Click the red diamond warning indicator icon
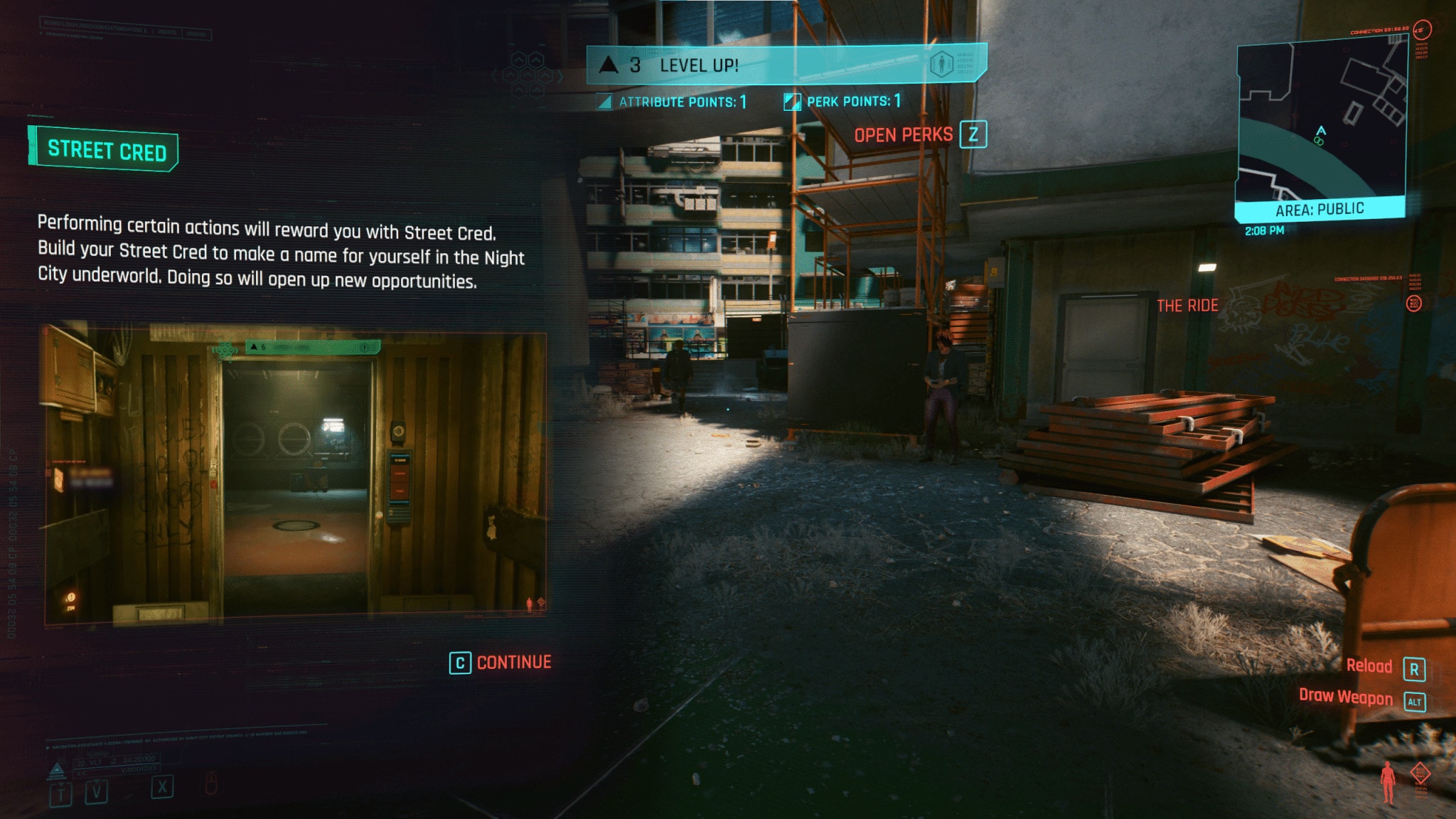This screenshot has width=1456, height=819. tap(1420, 773)
